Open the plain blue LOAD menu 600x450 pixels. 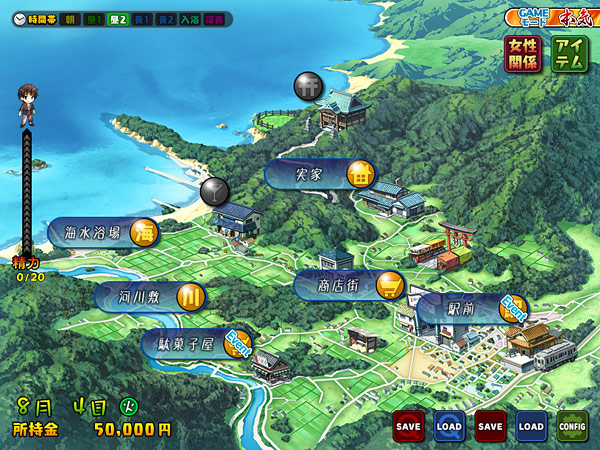pos(531,426)
